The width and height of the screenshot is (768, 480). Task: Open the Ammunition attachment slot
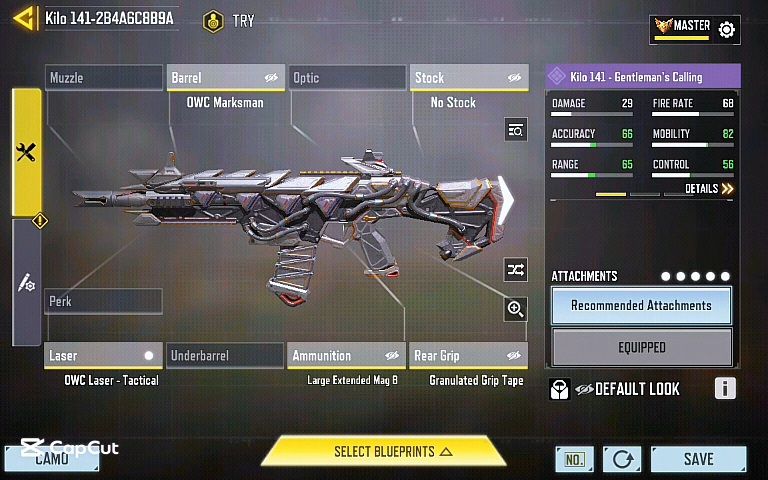coord(347,355)
